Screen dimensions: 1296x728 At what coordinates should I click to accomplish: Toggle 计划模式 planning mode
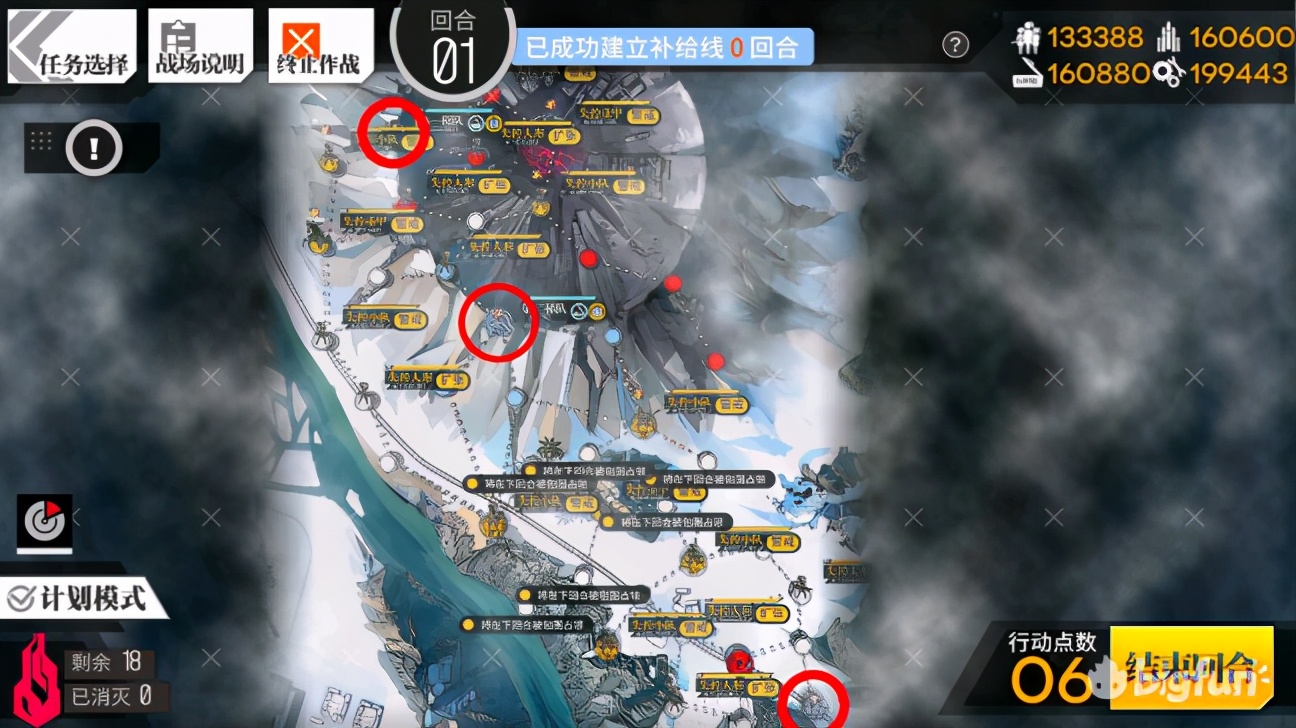tap(80, 598)
